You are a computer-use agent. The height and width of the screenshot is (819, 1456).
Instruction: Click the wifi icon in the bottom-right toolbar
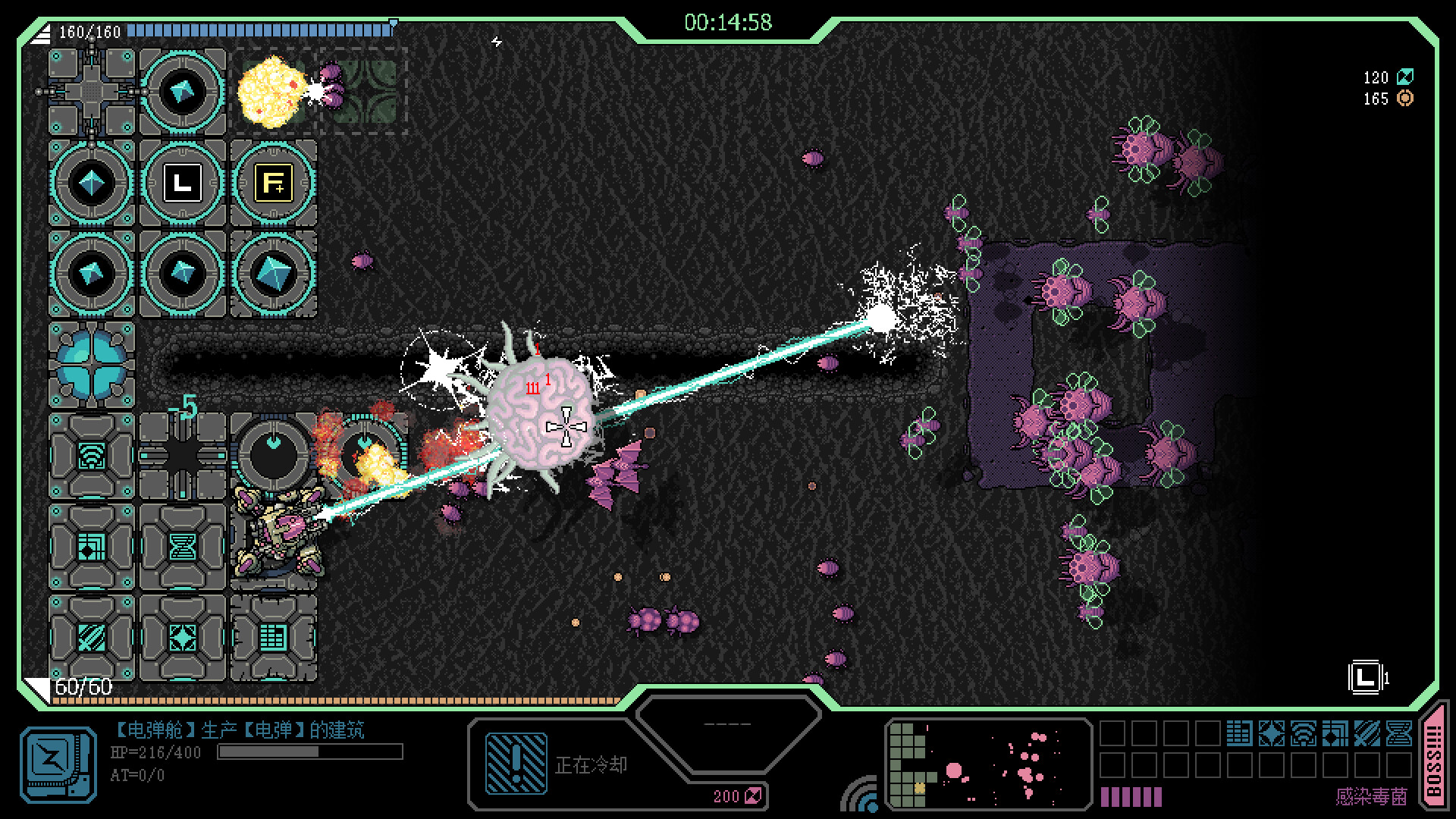[1302, 734]
